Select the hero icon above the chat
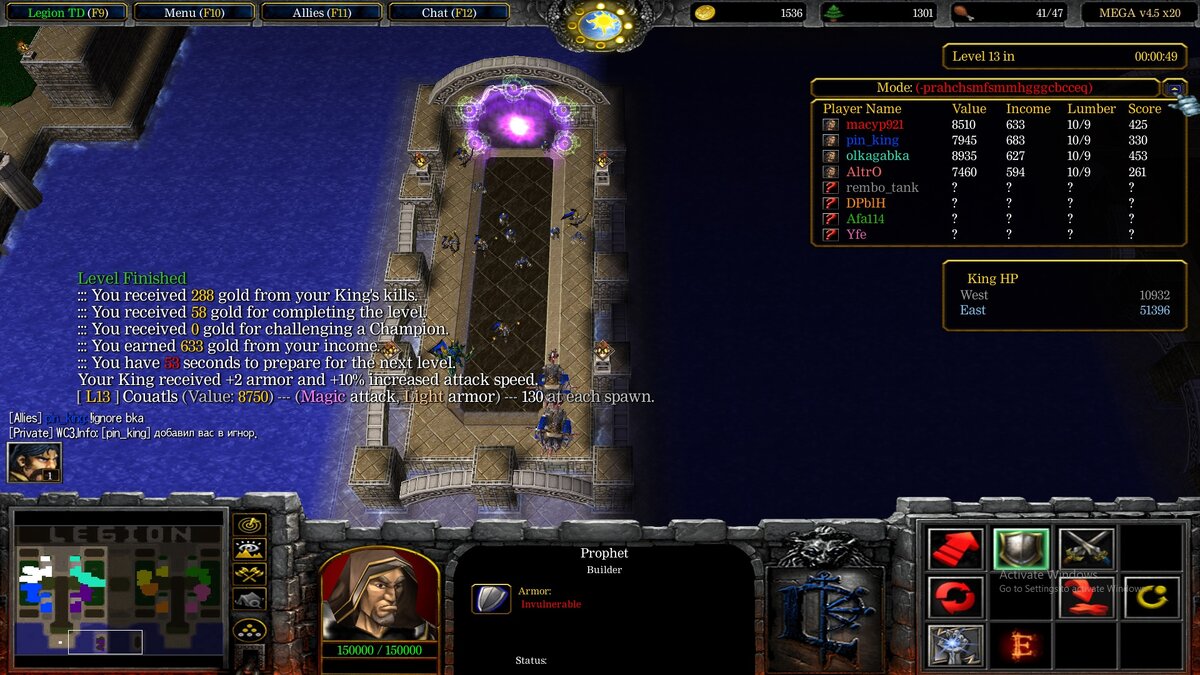Image resolution: width=1200 pixels, height=675 pixels. 34,463
